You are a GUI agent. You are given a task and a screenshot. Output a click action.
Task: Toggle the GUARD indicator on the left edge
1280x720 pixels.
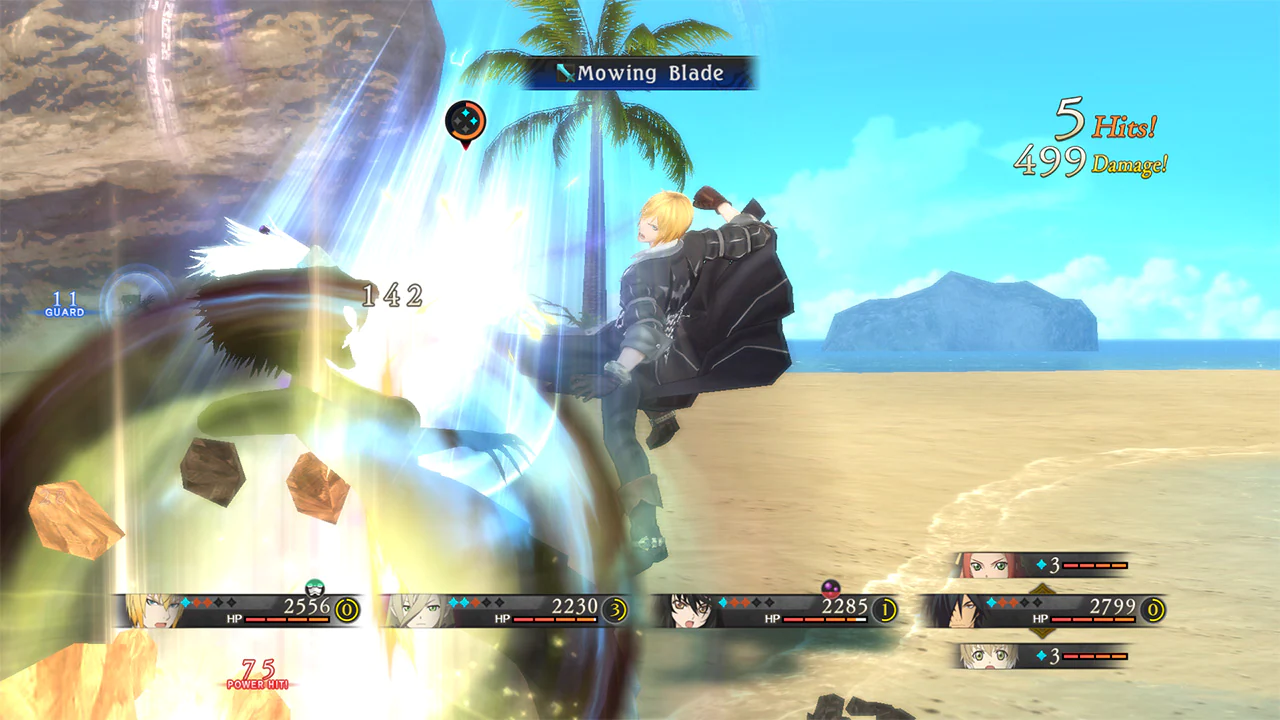tap(65, 308)
